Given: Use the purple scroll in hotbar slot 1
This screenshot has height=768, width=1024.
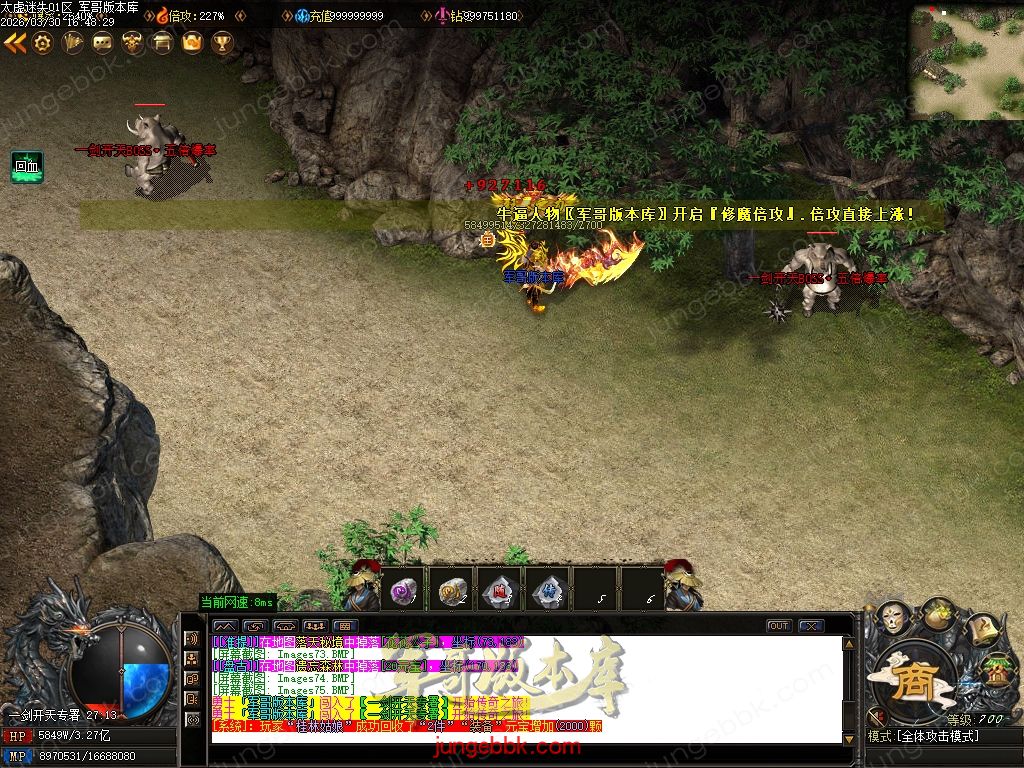Looking at the screenshot, I should [x=404, y=592].
